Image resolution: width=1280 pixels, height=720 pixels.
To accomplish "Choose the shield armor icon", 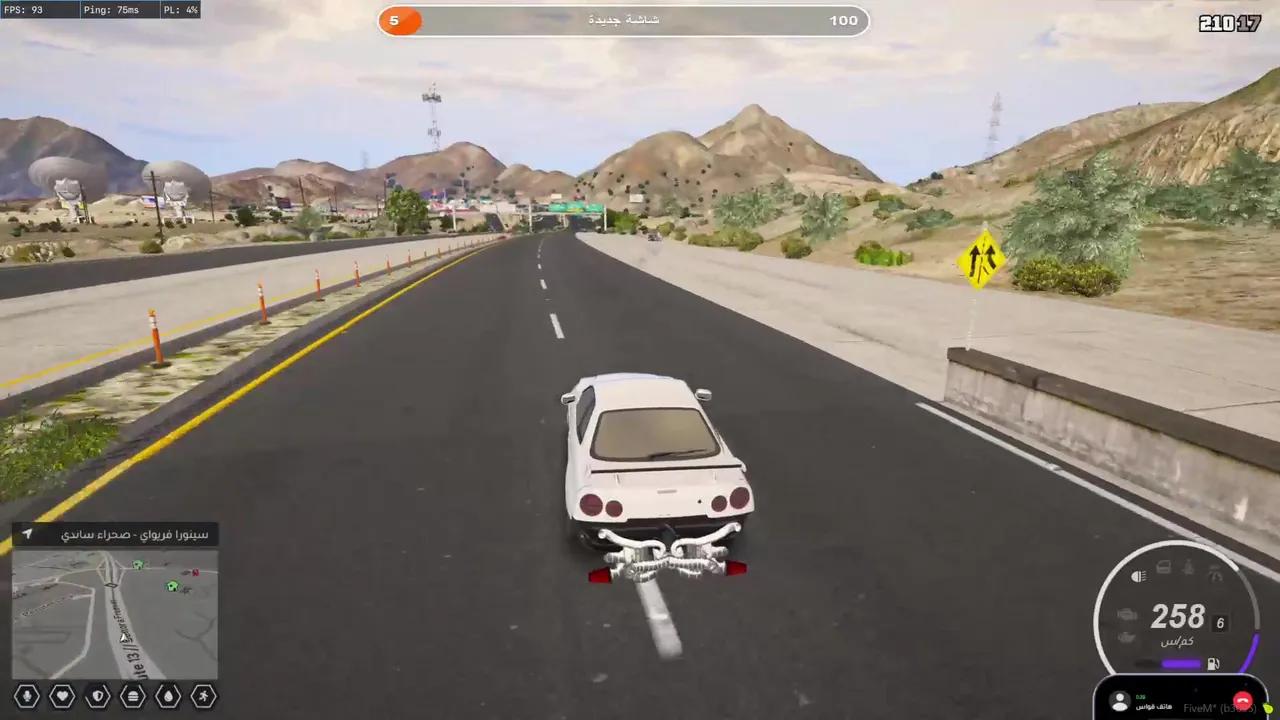I will pyautogui.click(x=97, y=695).
